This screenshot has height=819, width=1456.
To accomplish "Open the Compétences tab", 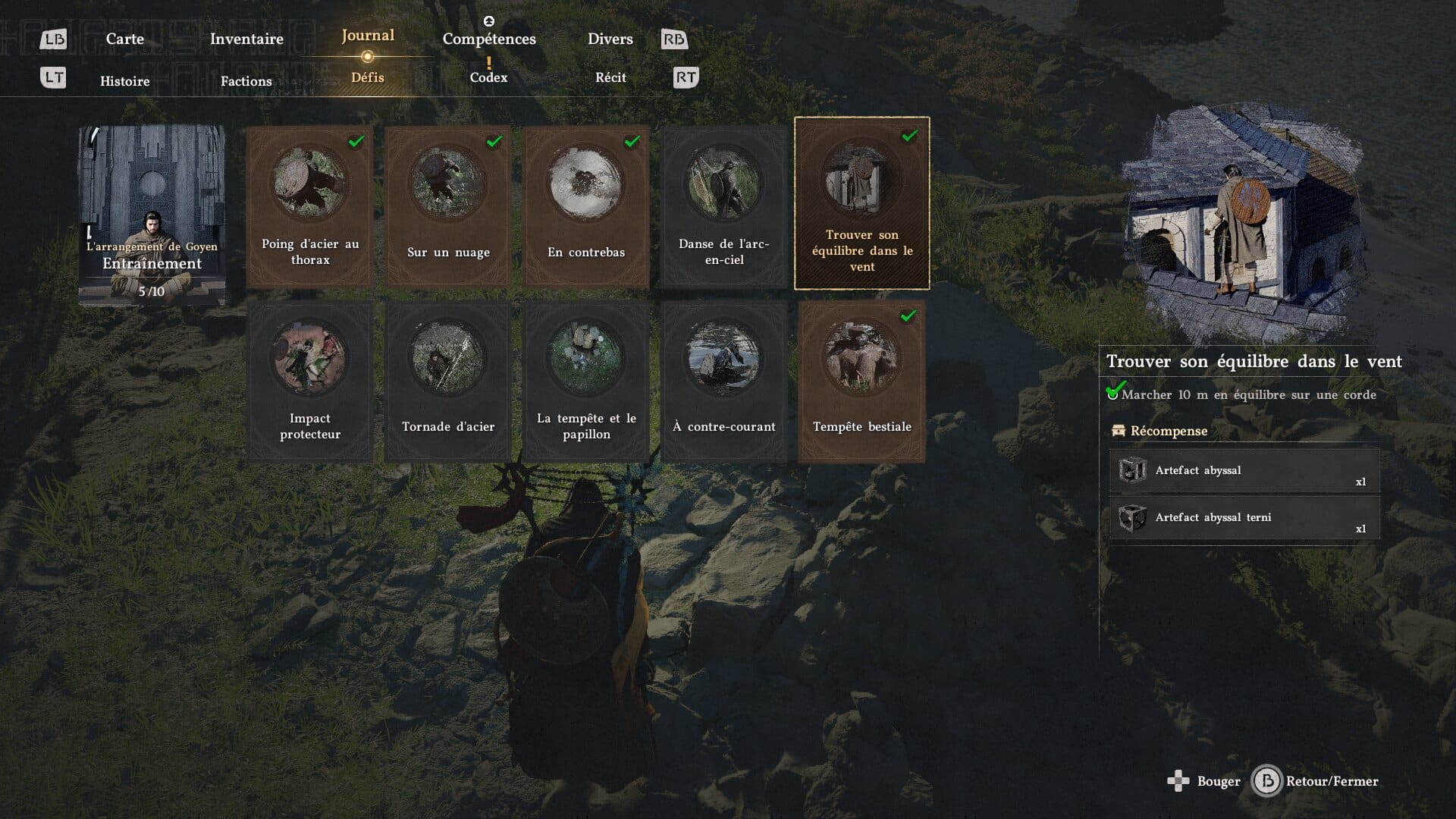I will [x=489, y=39].
